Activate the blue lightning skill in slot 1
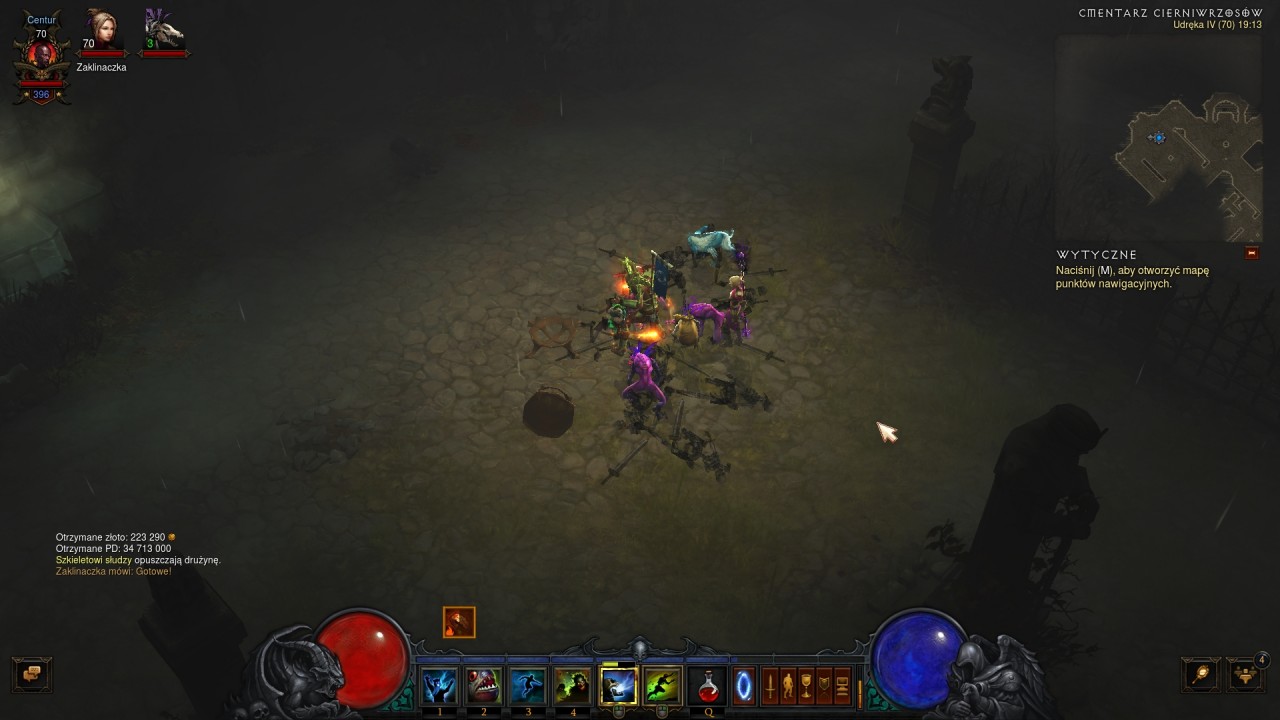The height and width of the screenshot is (720, 1280). [x=439, y=686]
